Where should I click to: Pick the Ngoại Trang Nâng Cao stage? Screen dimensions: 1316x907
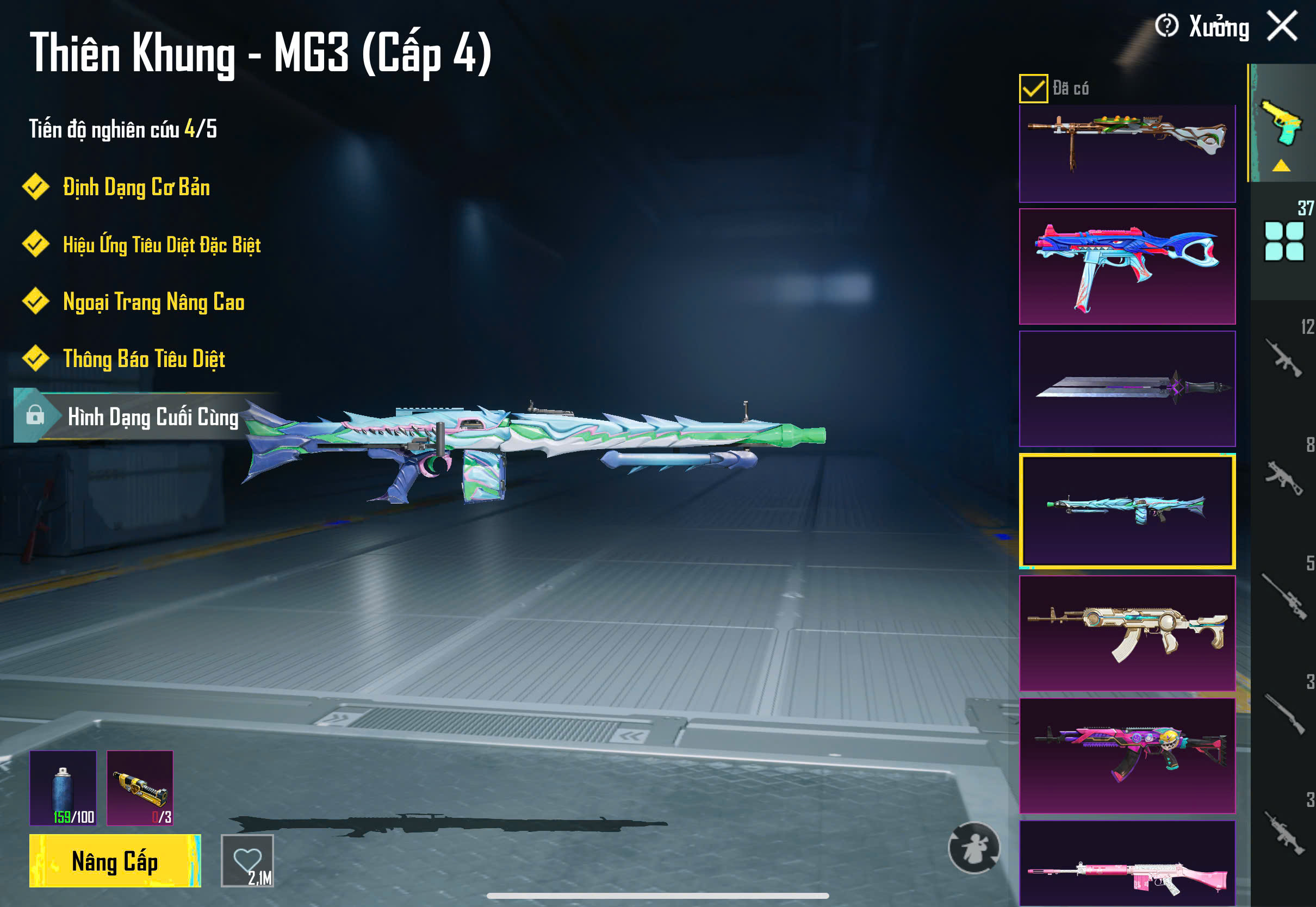click(153, 302)
